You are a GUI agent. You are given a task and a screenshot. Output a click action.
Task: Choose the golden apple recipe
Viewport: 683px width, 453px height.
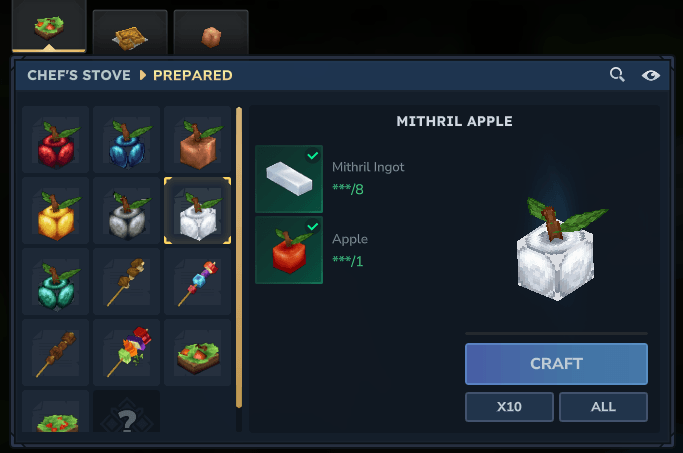pos(56,211)
